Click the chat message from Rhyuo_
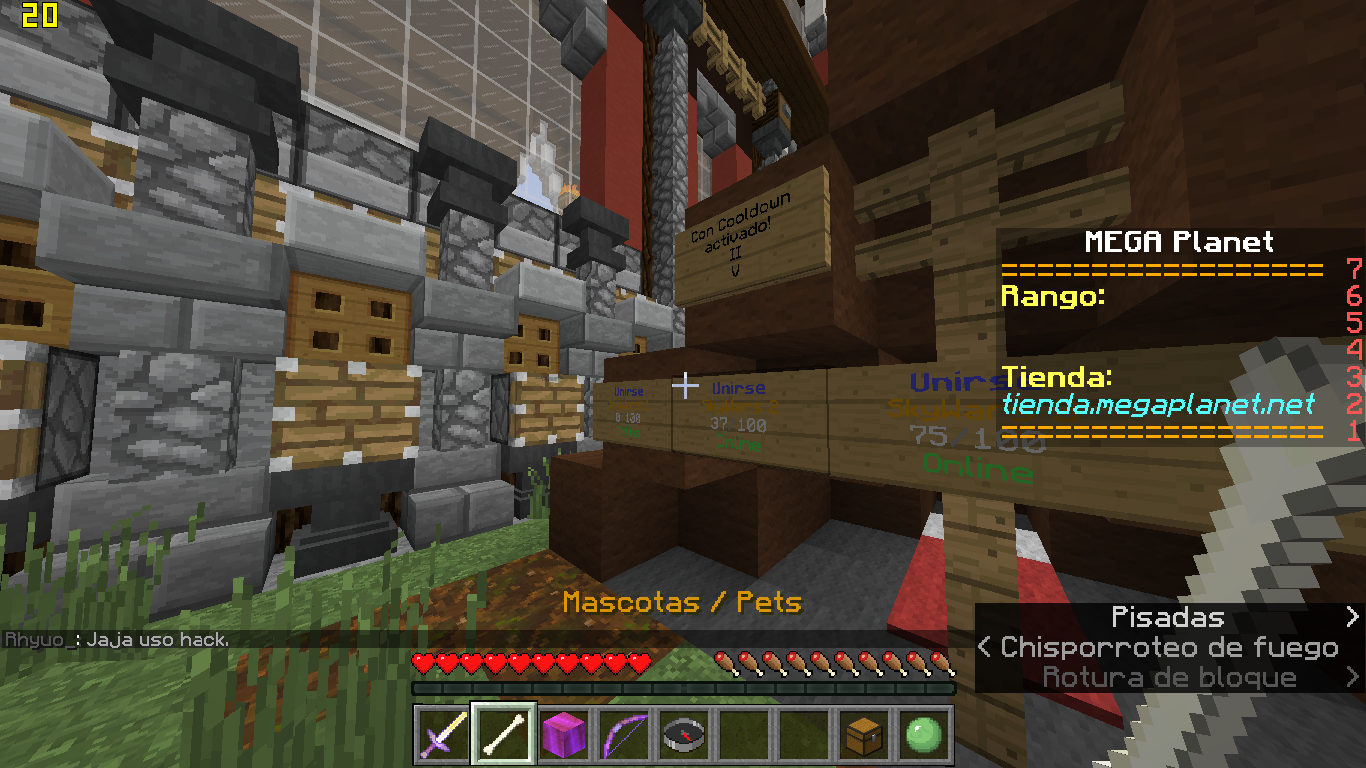Viewport: 1366px width, 768px height. click(x=118, y=640)
